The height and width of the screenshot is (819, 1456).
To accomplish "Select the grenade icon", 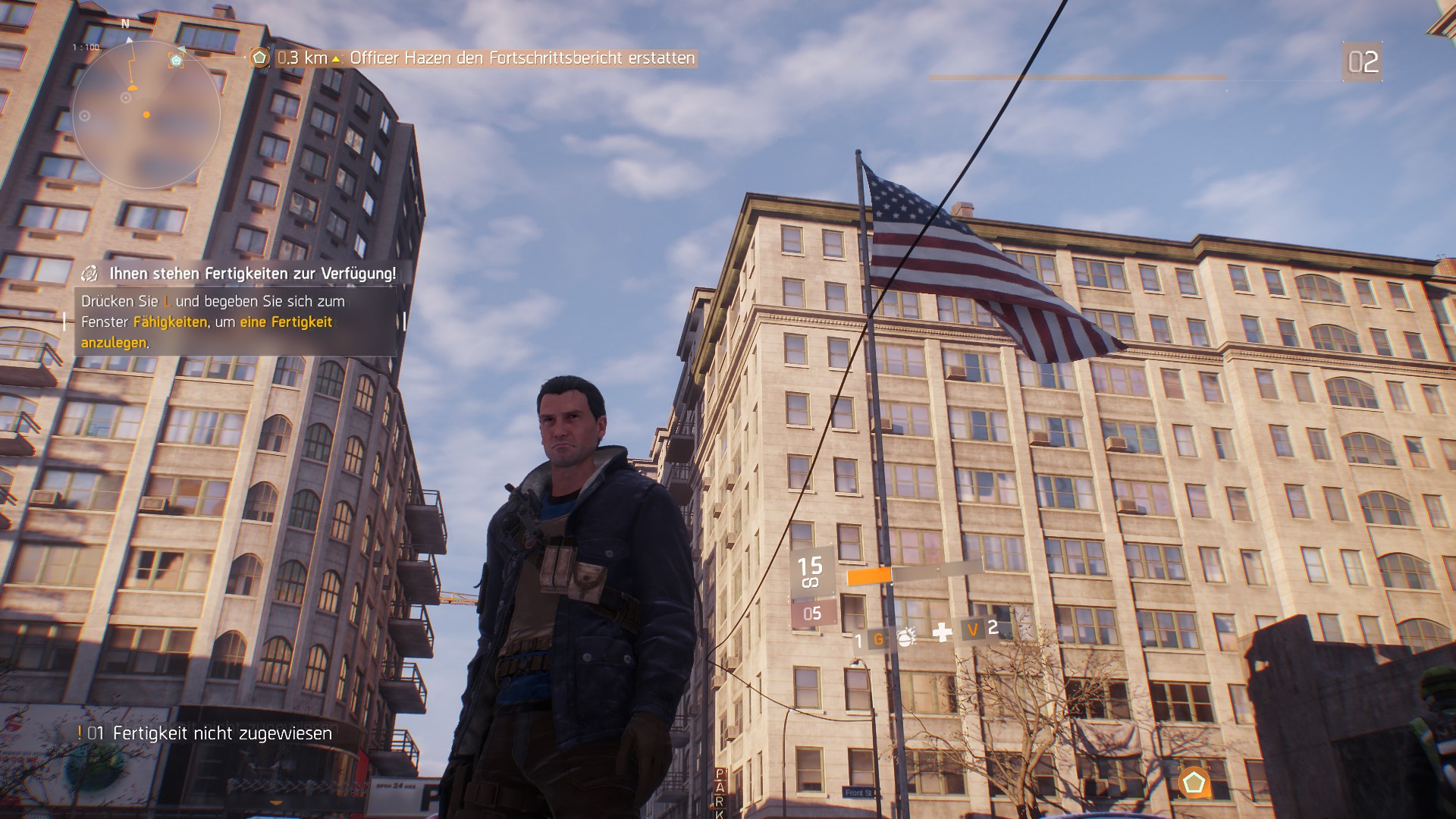I will (x=905, y=637).
